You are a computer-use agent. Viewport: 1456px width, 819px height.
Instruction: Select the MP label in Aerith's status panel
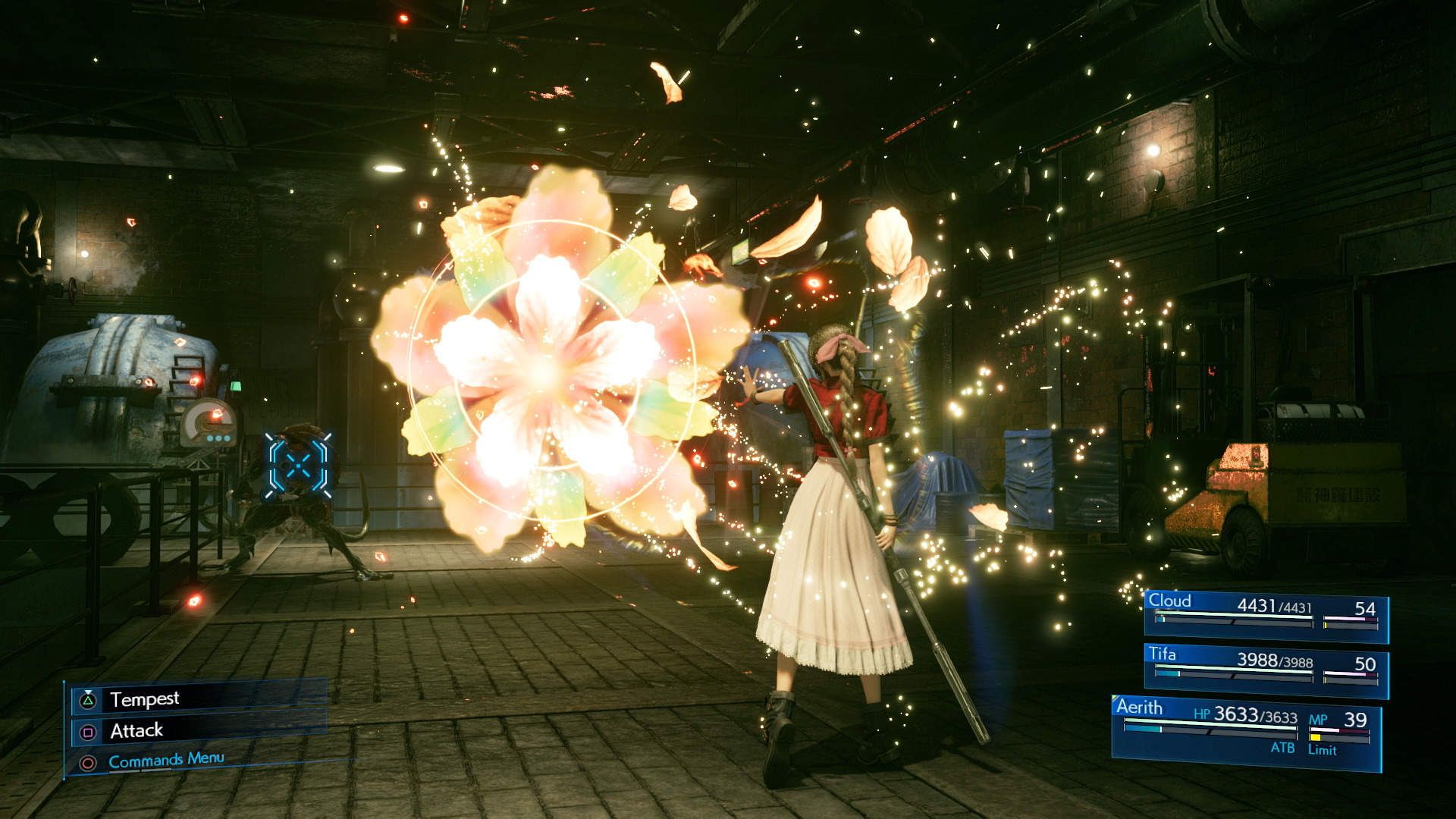click(1319, 719)
